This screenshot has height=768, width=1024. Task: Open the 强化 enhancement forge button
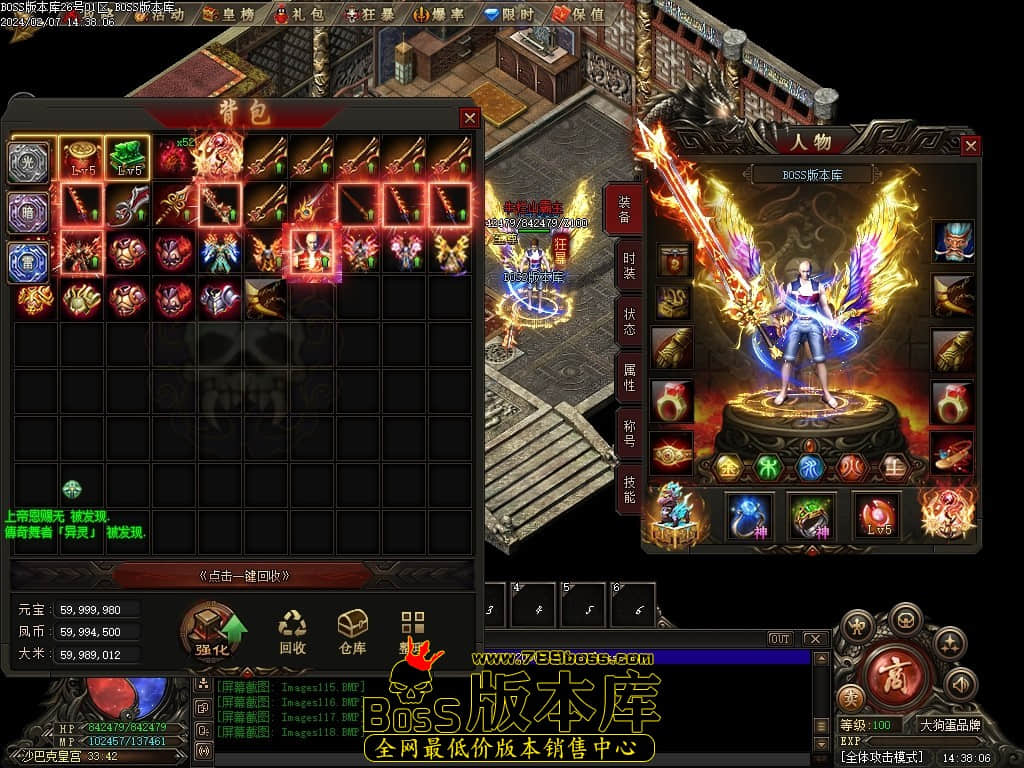[212, 632]
